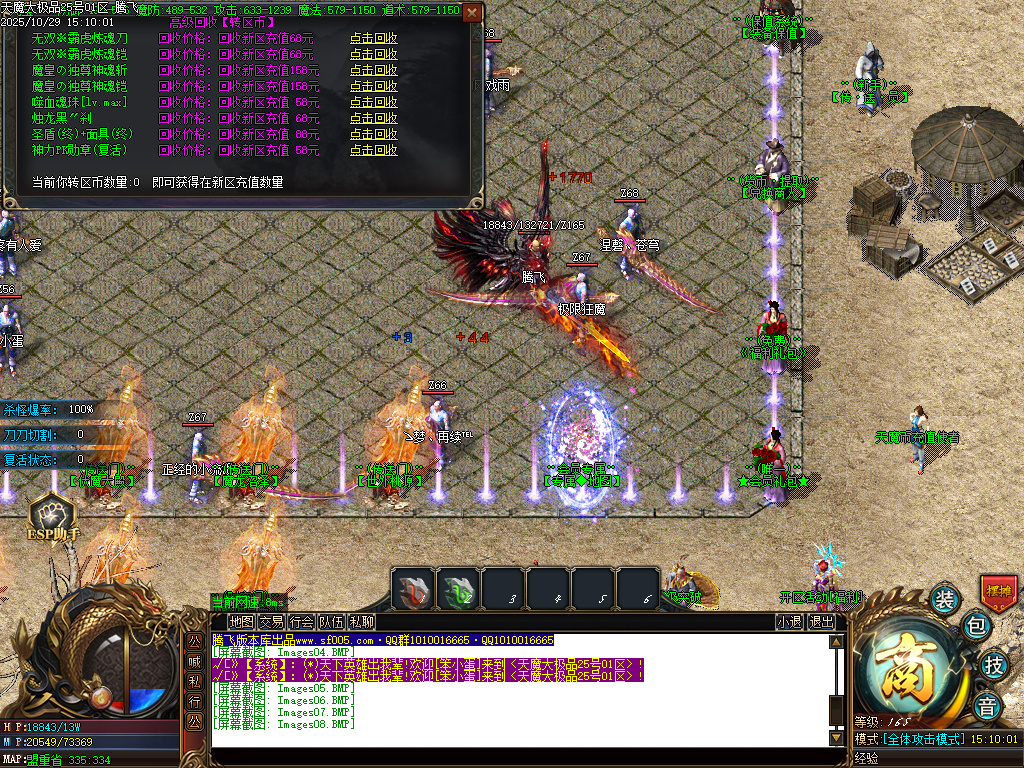The width and height of the screenshot is (1024, 768).
Task: Use the red potion hotbar slot
Action: point(412,588)
